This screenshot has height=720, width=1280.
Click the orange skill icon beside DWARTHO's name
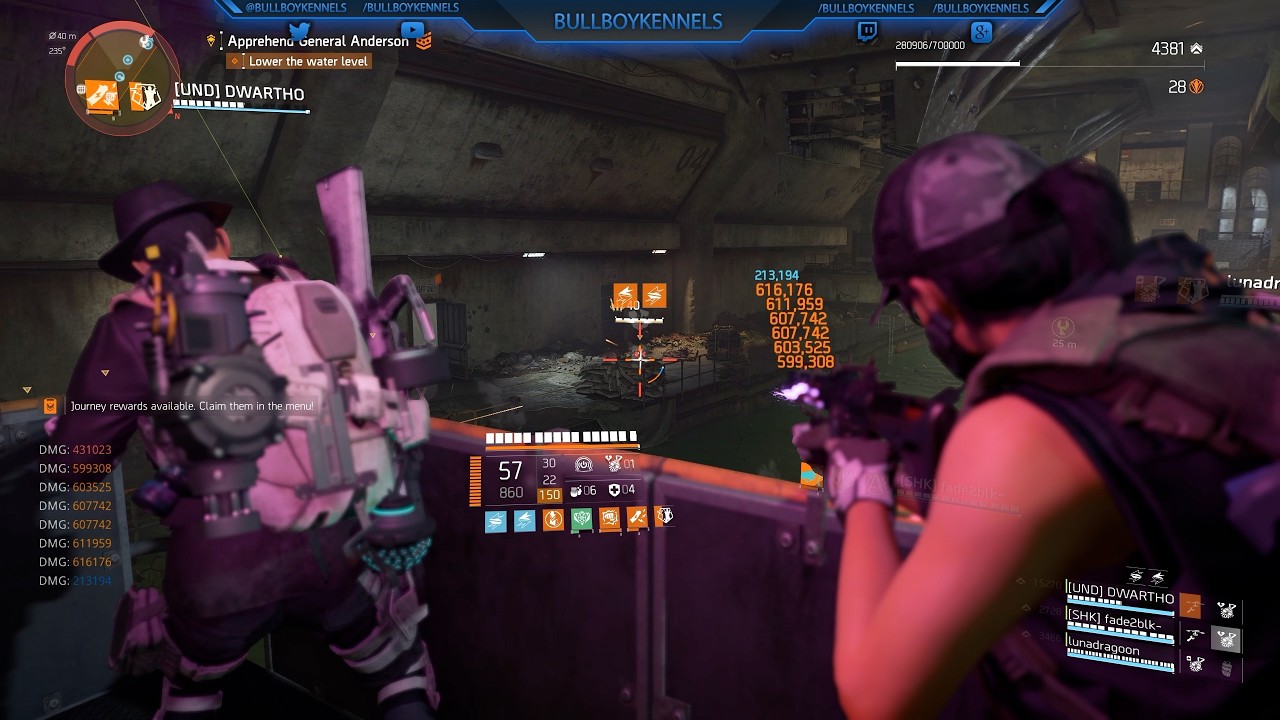1190,606
